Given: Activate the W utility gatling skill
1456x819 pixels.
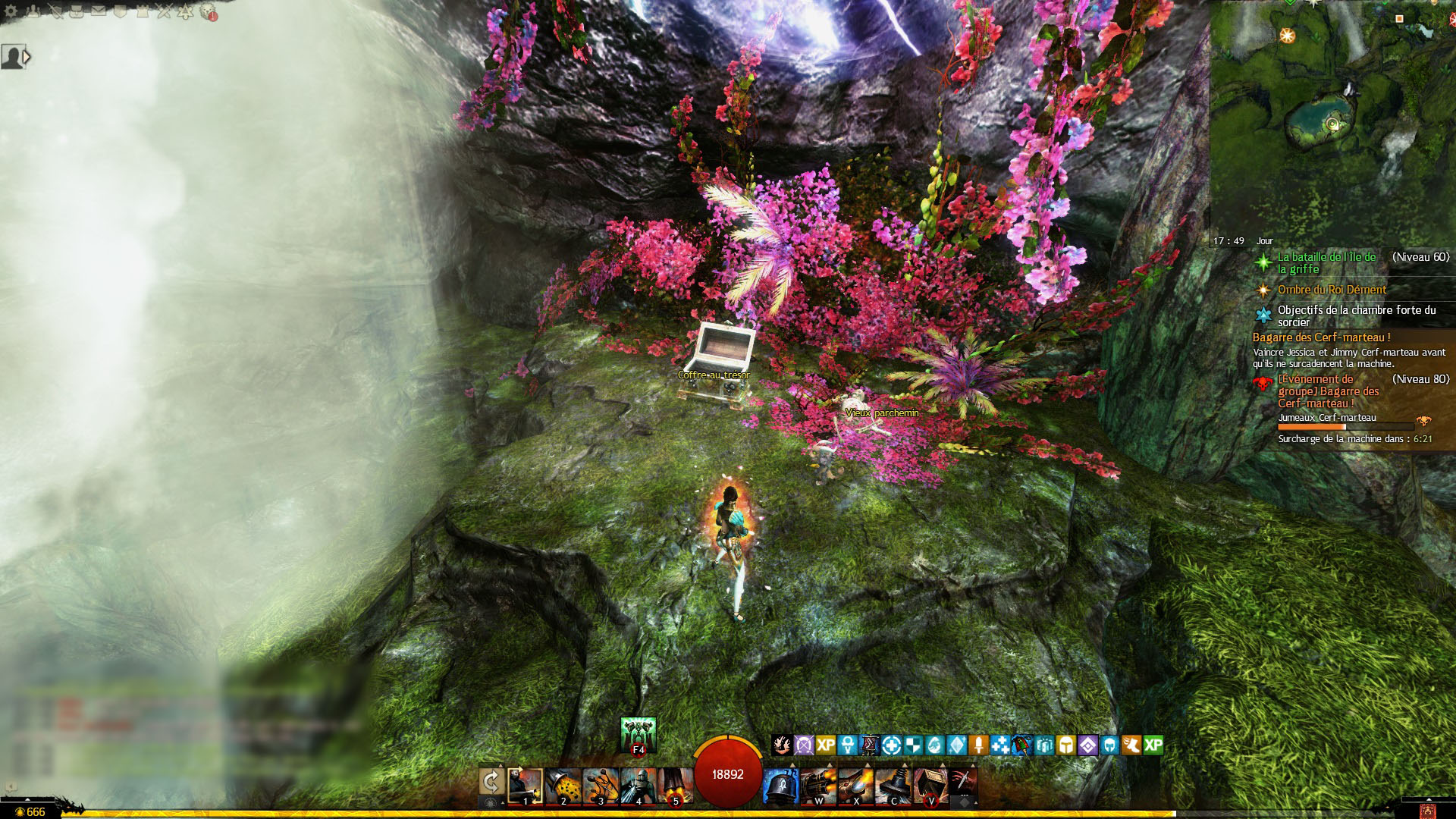Looking at the screenshot, I should [818, 786].
